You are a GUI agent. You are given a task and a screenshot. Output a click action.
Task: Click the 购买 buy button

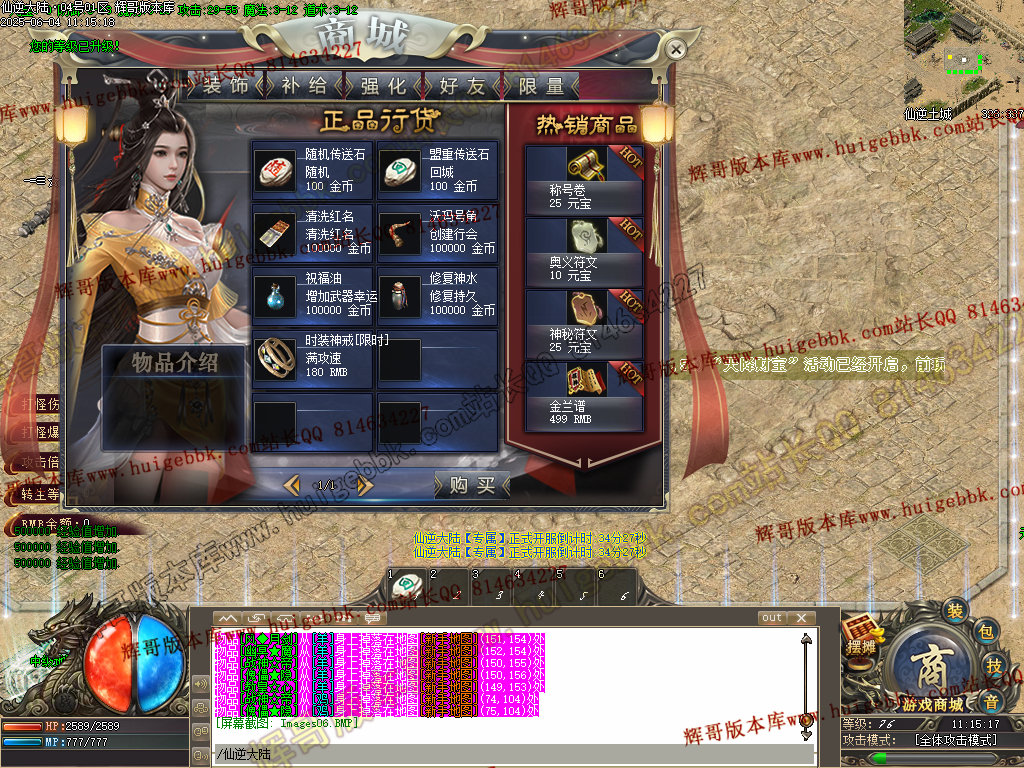[x=472, y=485]
